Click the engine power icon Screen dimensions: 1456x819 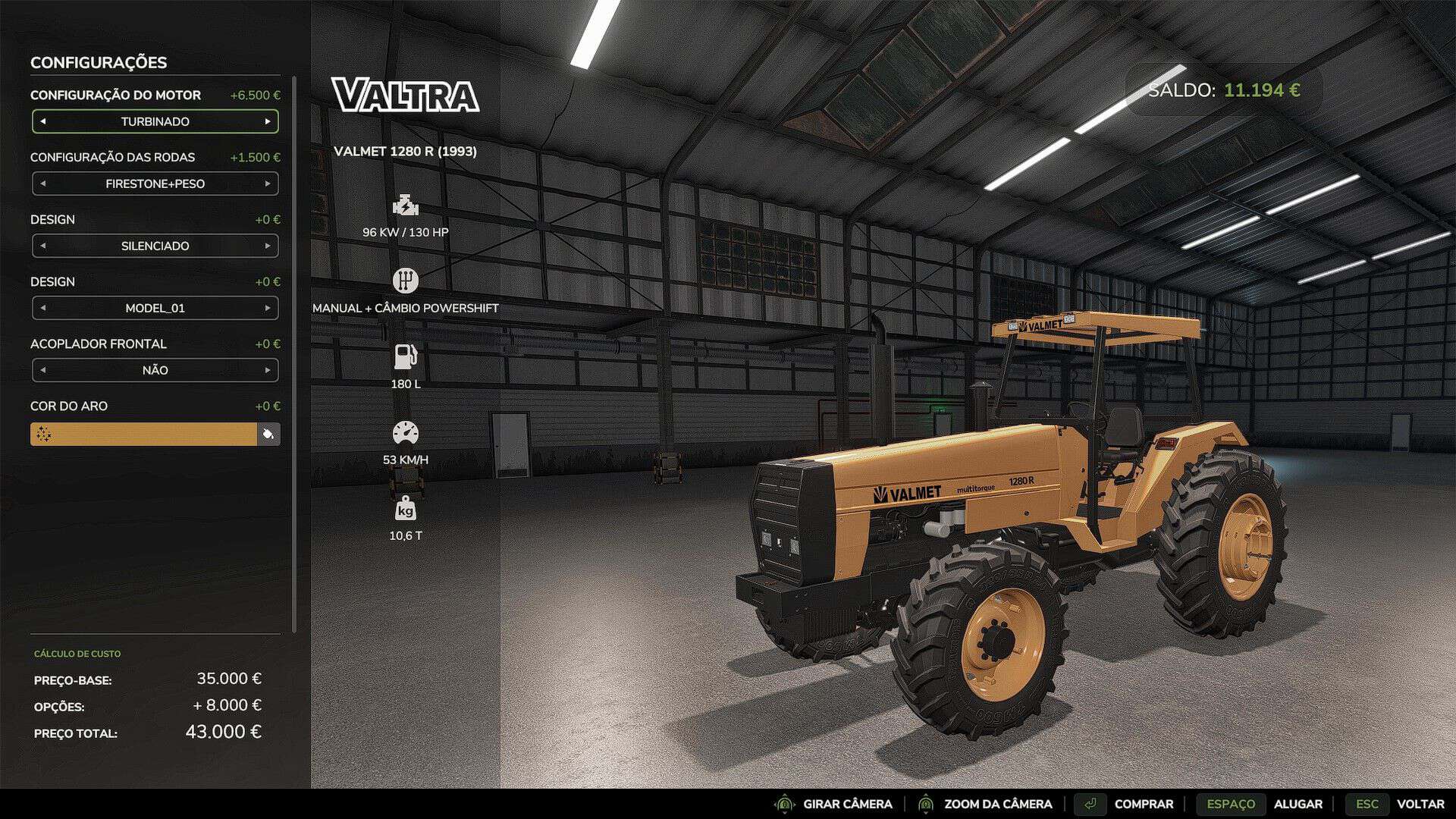click(406, 205)
